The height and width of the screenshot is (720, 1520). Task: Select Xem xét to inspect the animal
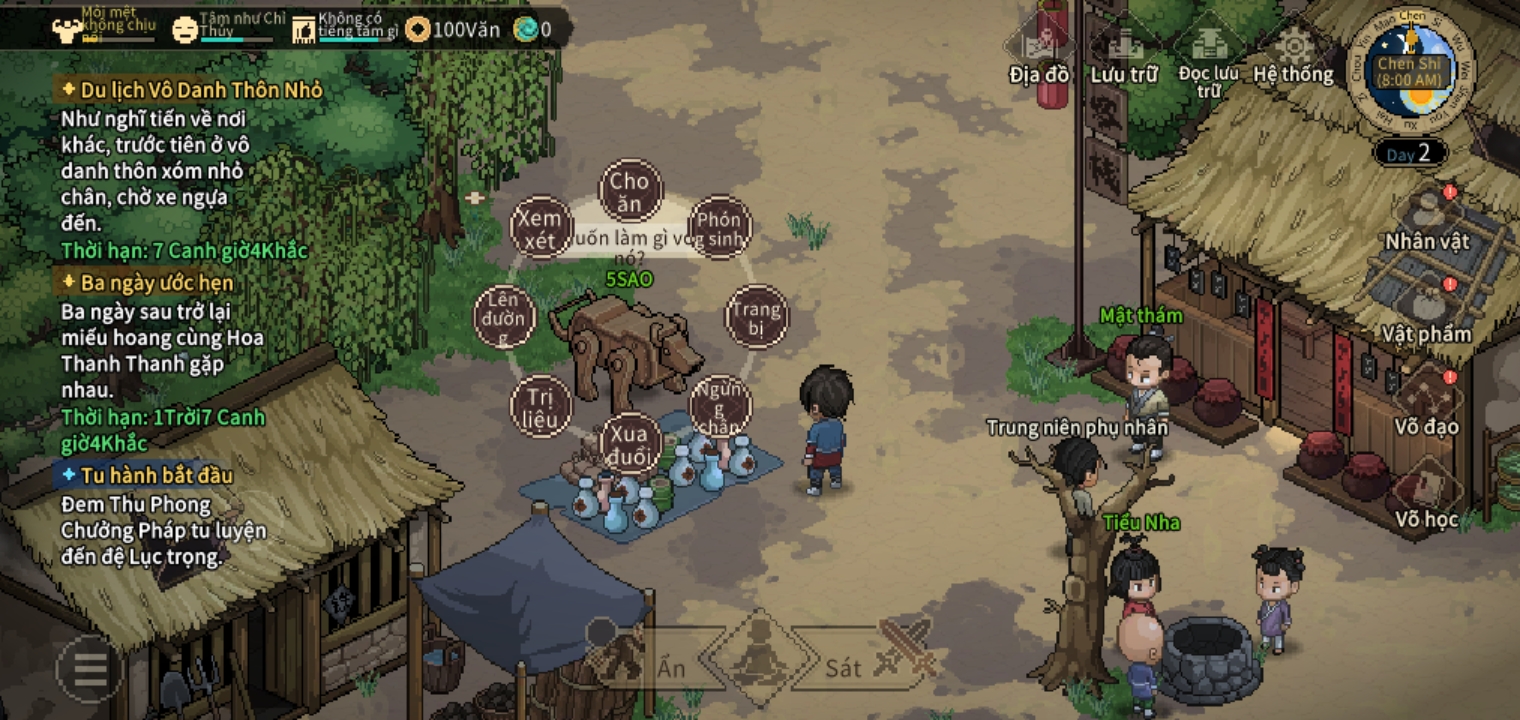coord(541,228)
